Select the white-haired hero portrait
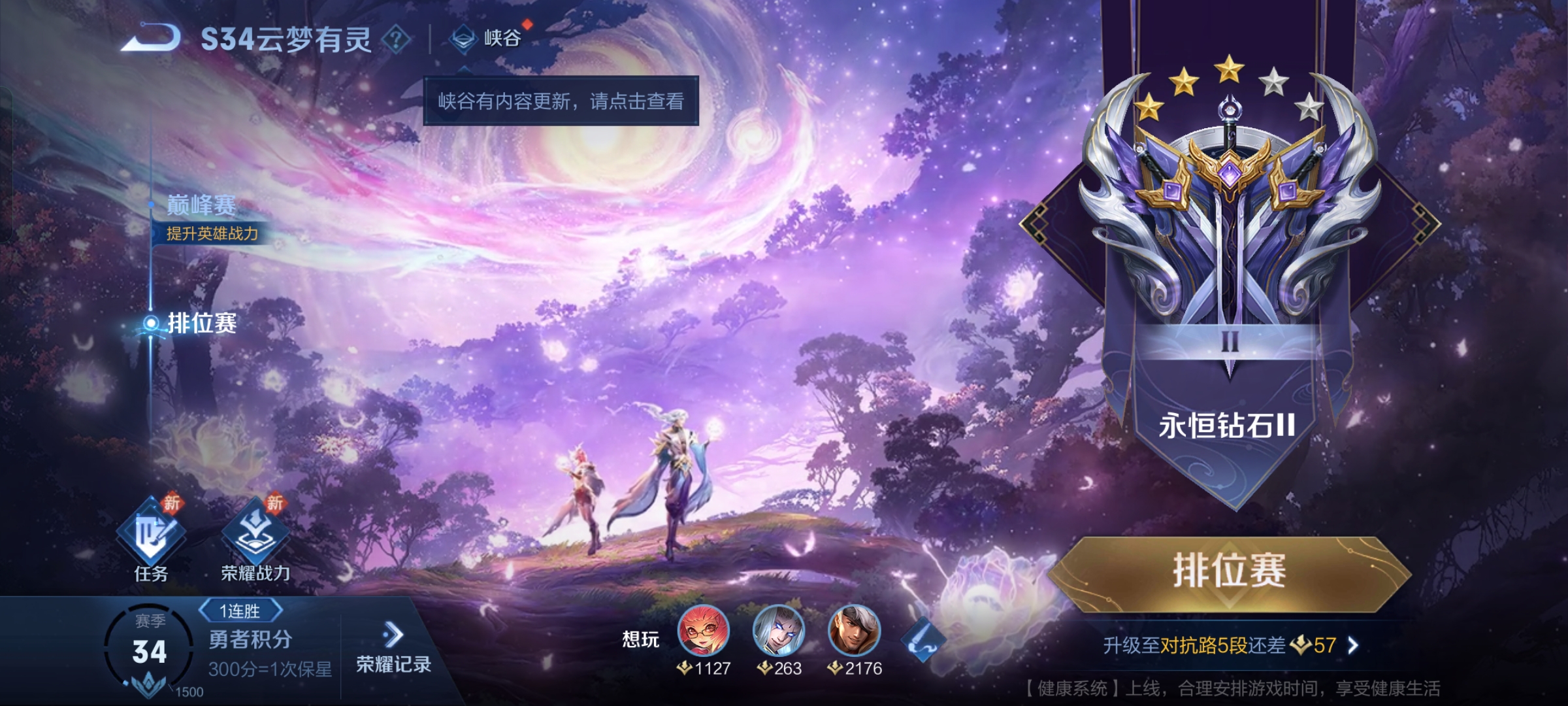 click(x=779, y=631)
